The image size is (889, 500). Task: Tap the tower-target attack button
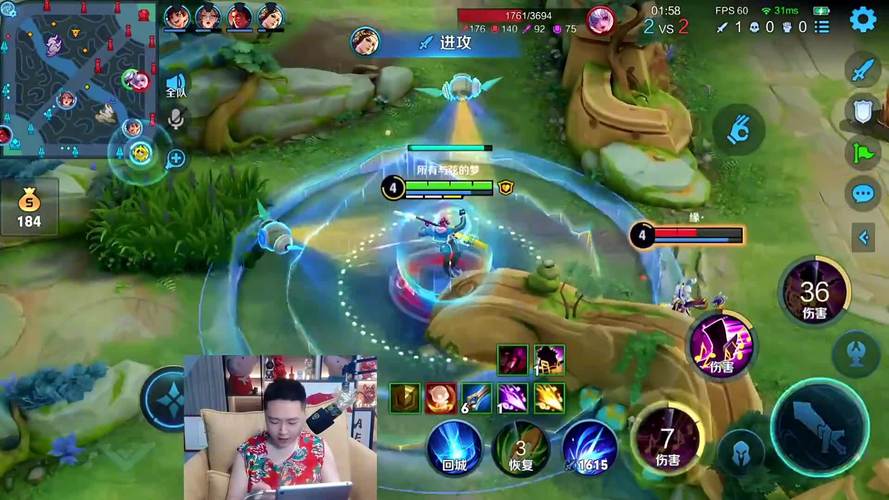[x=857, y=351]
